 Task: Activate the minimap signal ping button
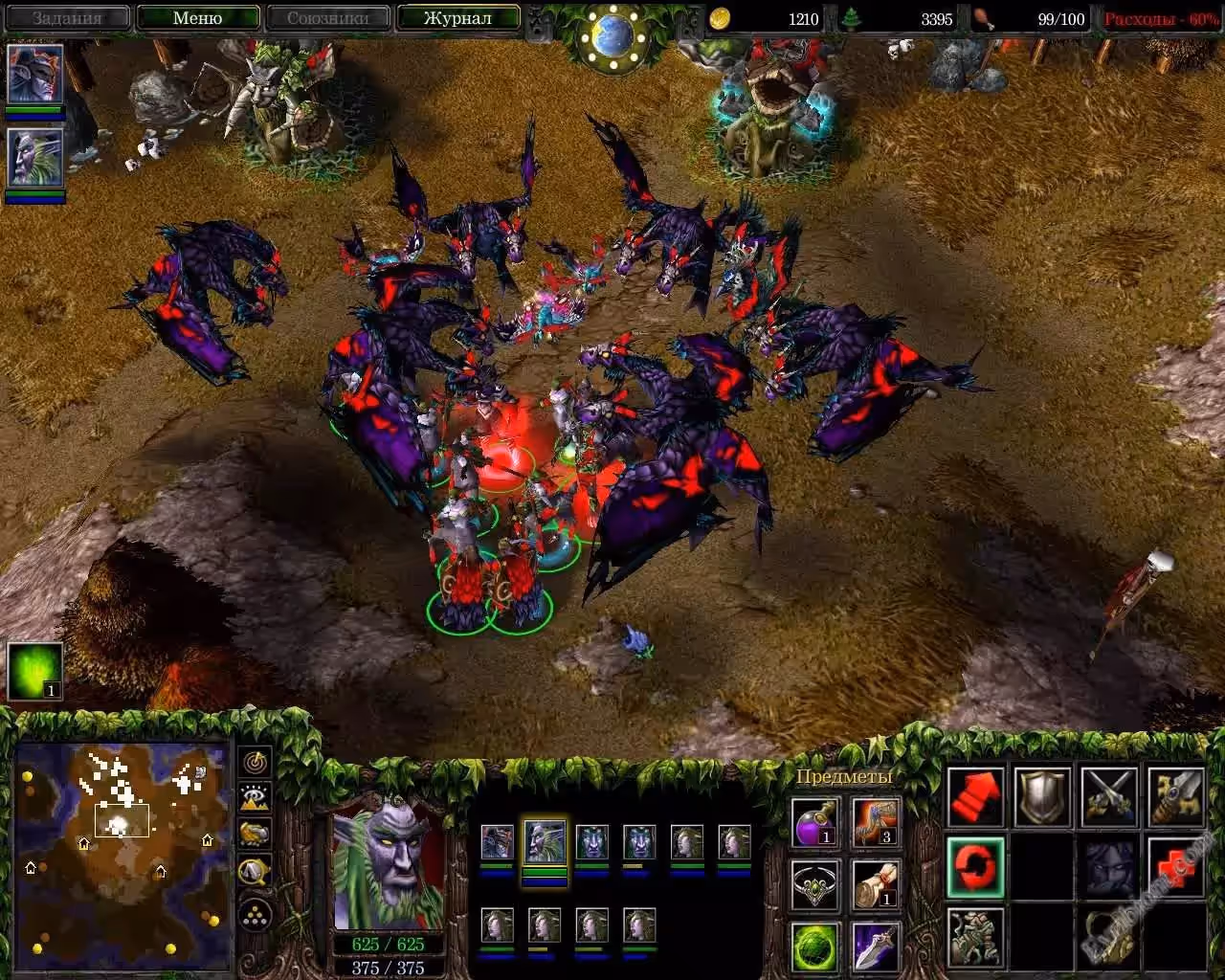point(256,763)
